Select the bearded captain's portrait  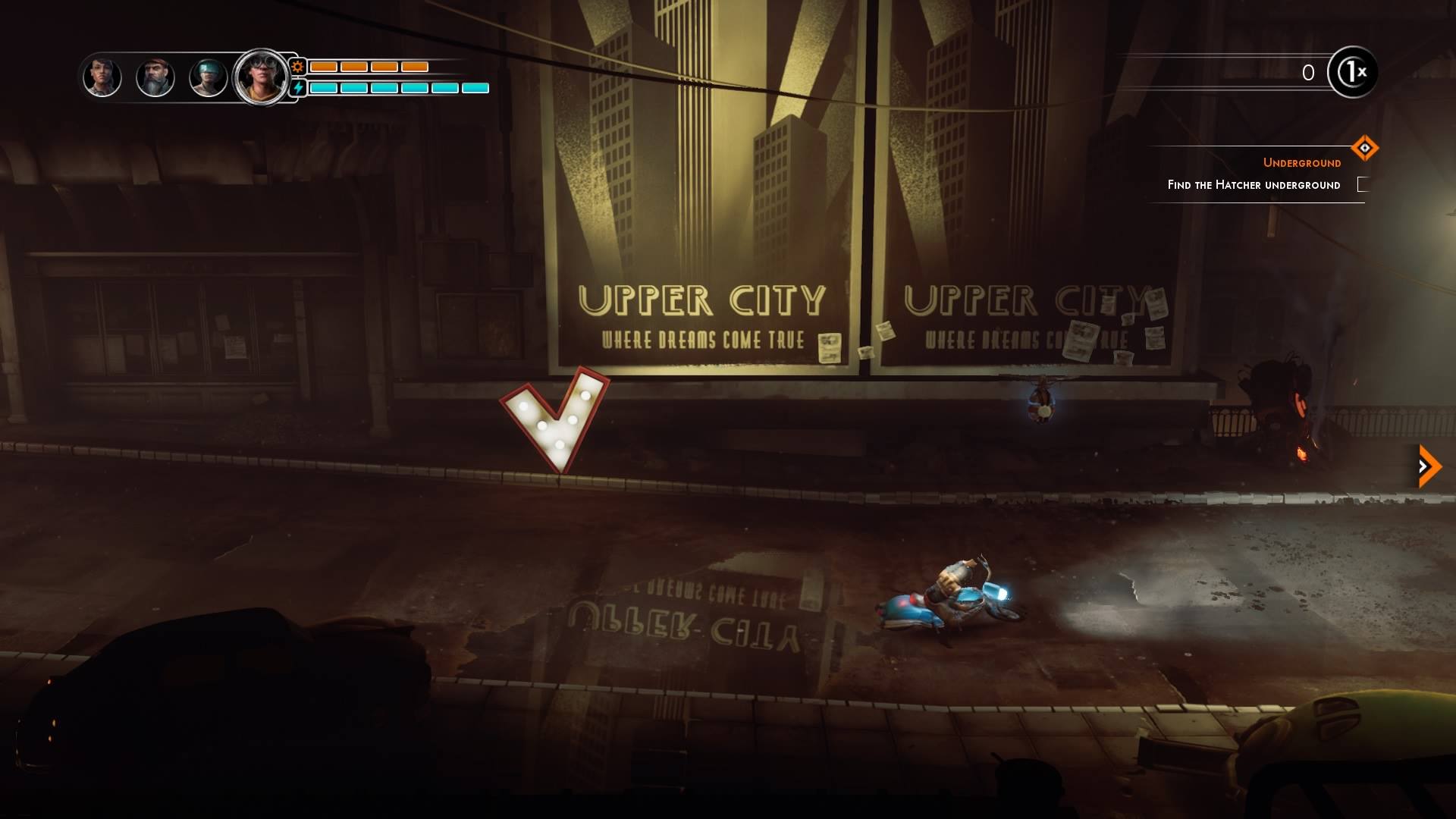coord(155,76)
